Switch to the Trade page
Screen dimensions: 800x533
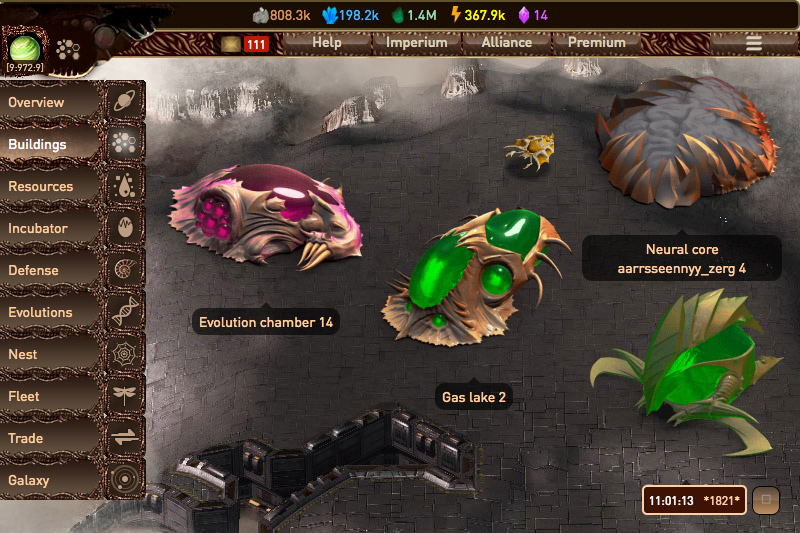tap(52, 438)
